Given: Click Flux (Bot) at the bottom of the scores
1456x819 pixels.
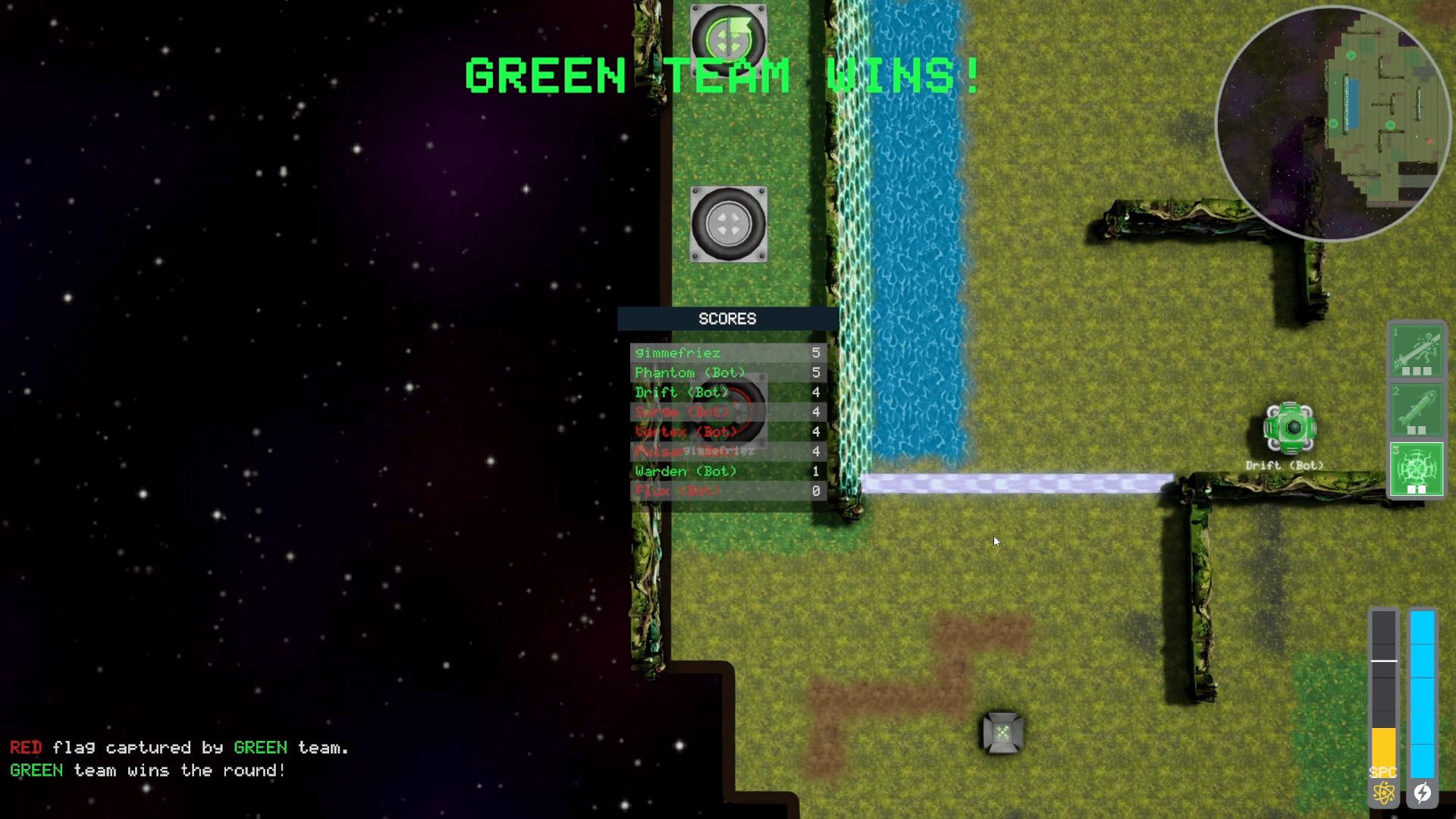Looking at the screenshot, I should [677, 491].
